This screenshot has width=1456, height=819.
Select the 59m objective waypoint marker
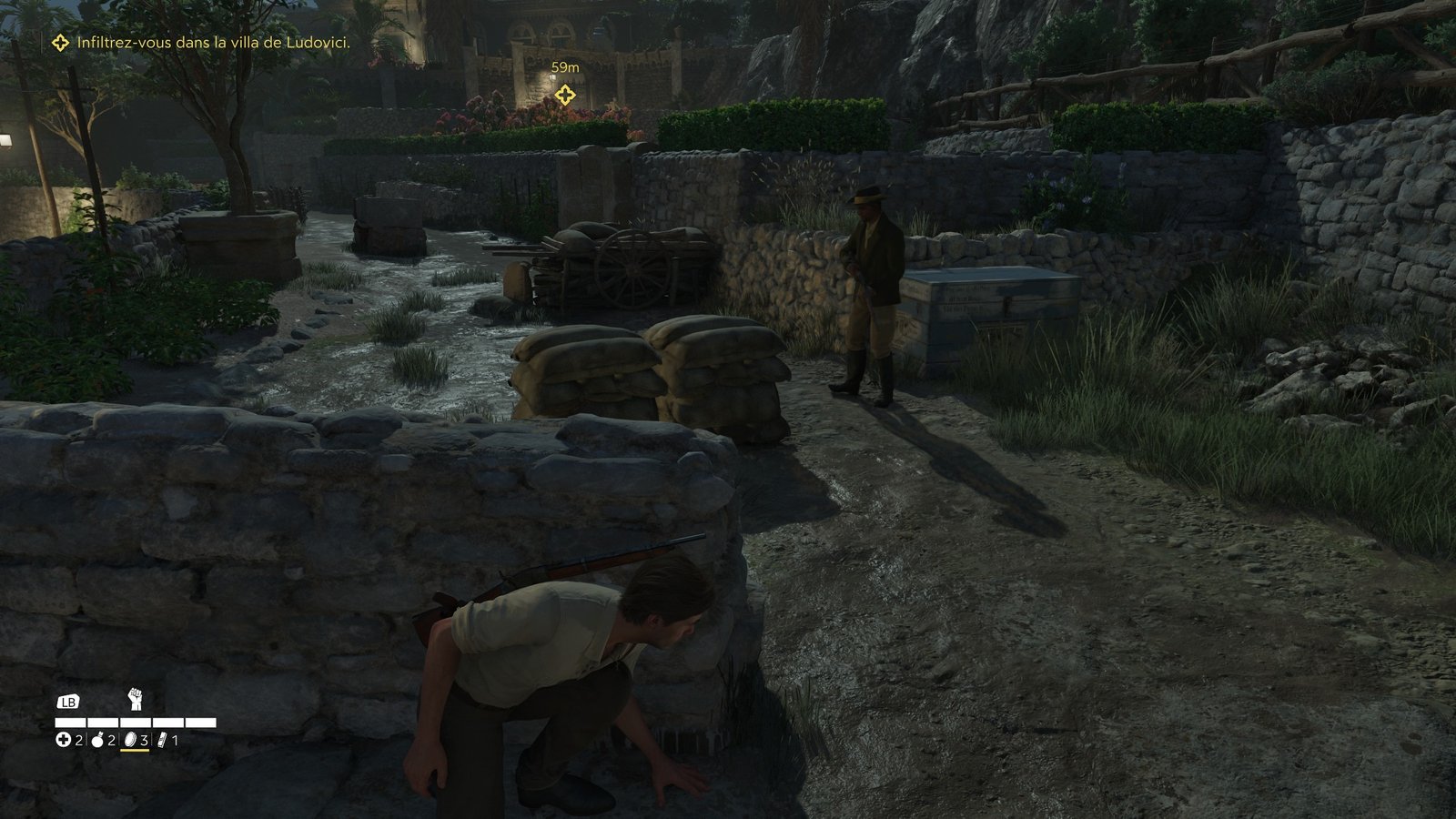pyautogui.click(x=565, y=95)
